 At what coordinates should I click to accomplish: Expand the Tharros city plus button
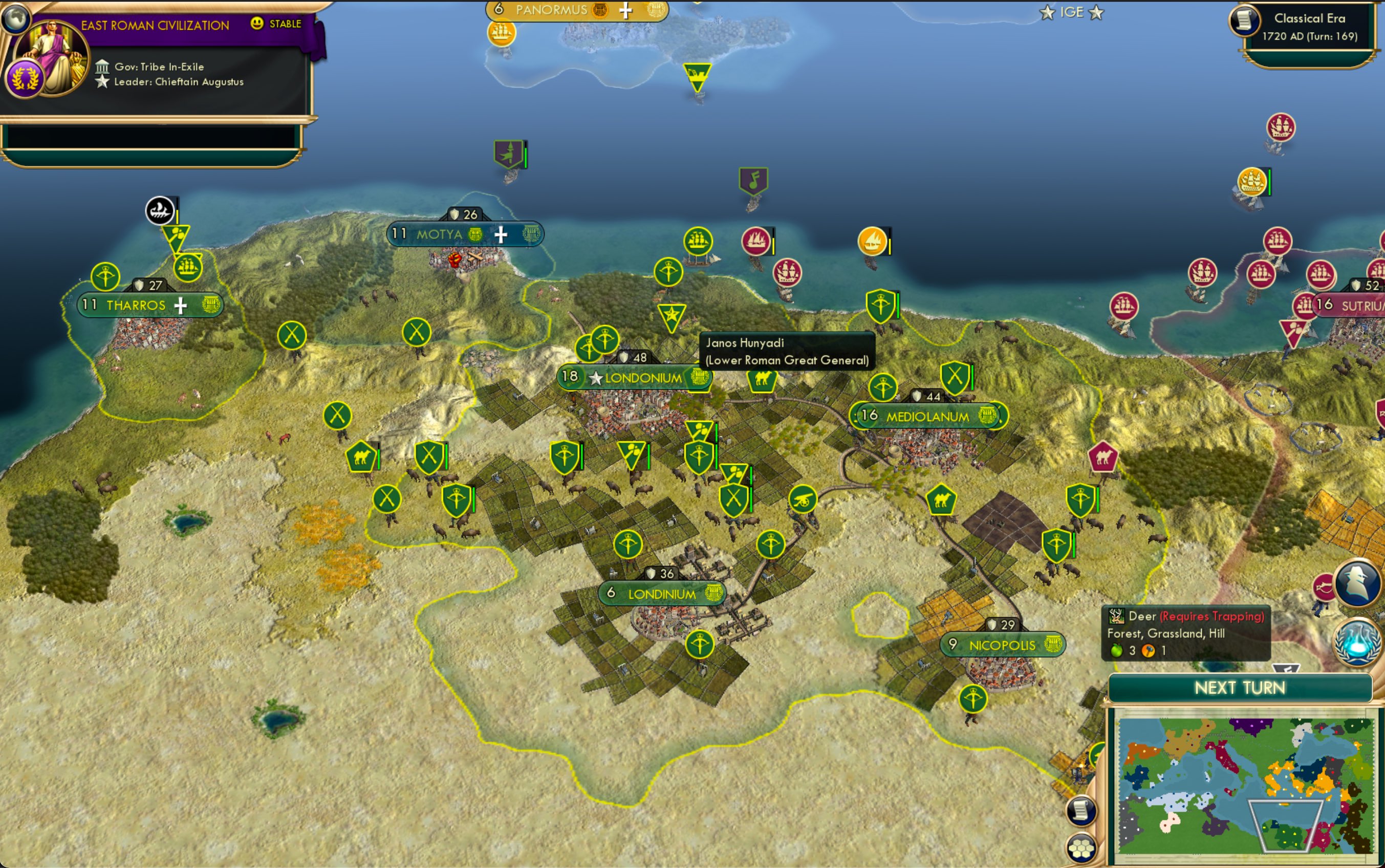pyautogui.click(x=181, y=306)
